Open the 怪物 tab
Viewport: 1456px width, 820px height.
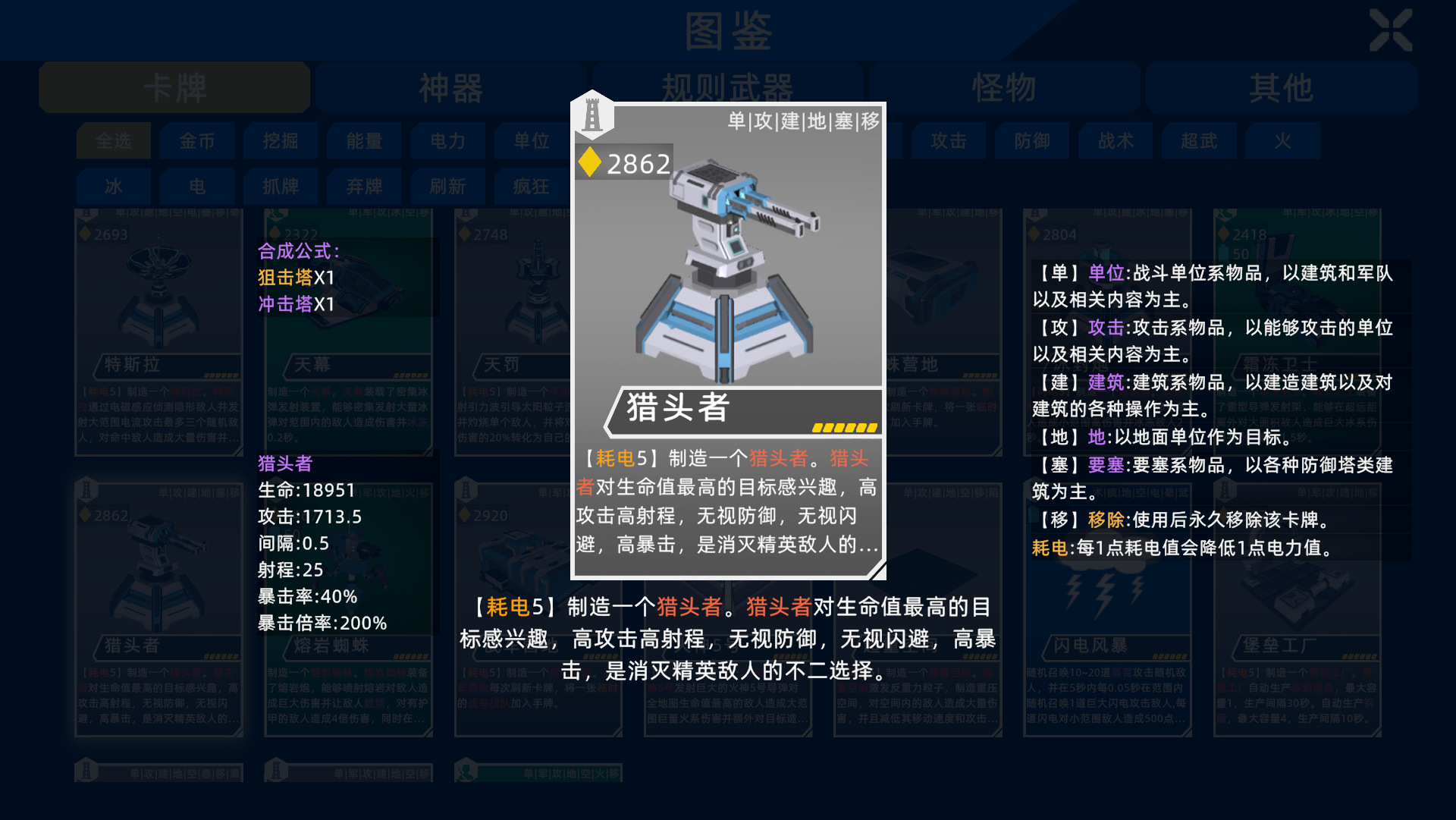pyautogui.click(x=1003, y=87)
